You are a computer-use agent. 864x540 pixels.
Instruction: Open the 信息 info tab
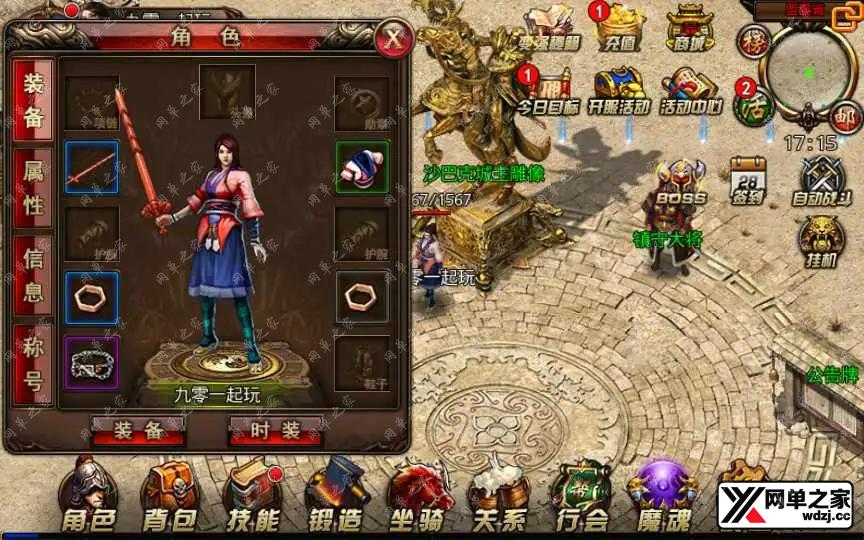34,277
